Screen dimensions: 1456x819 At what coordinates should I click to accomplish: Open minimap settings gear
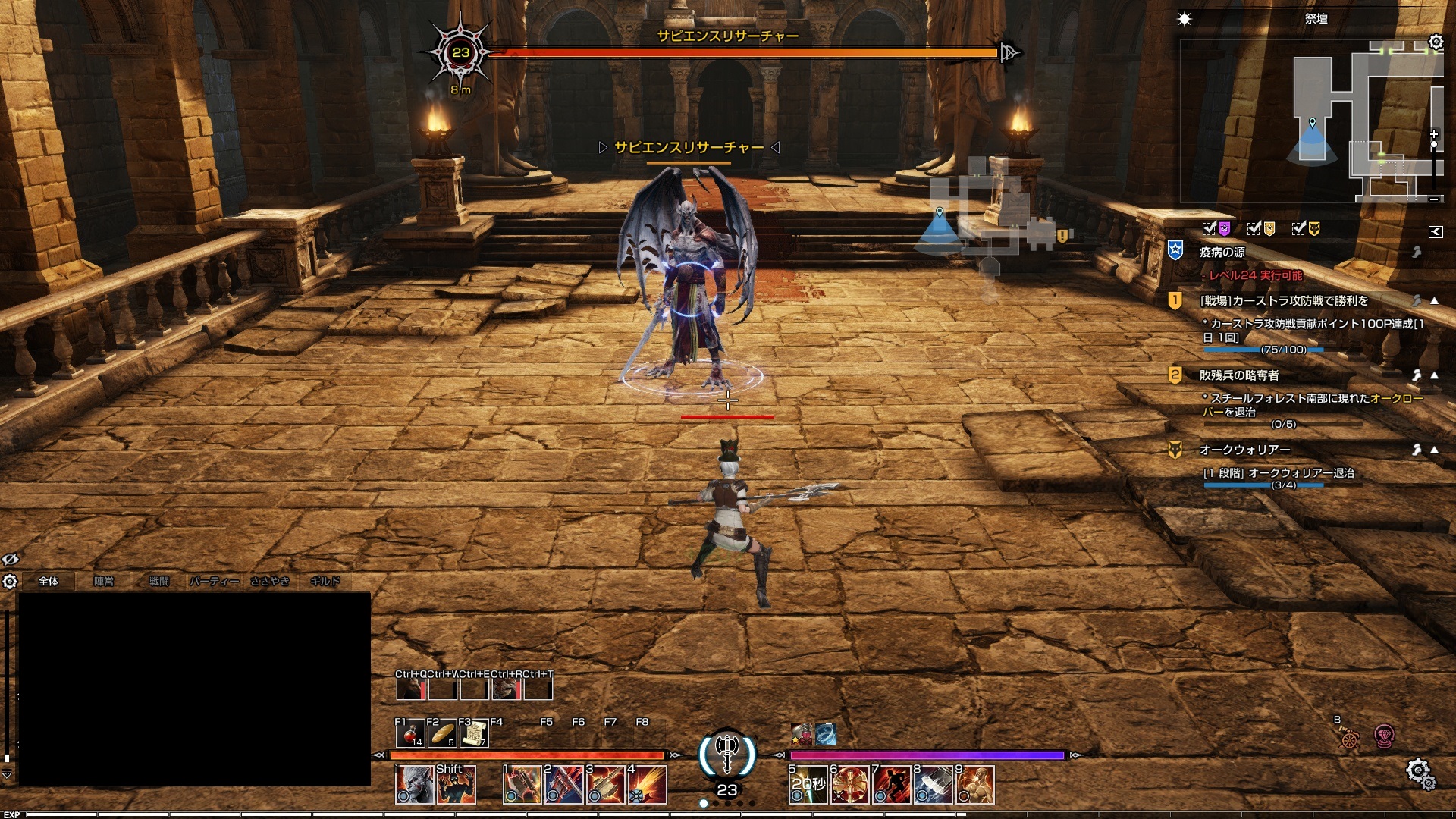point(1436,42)
